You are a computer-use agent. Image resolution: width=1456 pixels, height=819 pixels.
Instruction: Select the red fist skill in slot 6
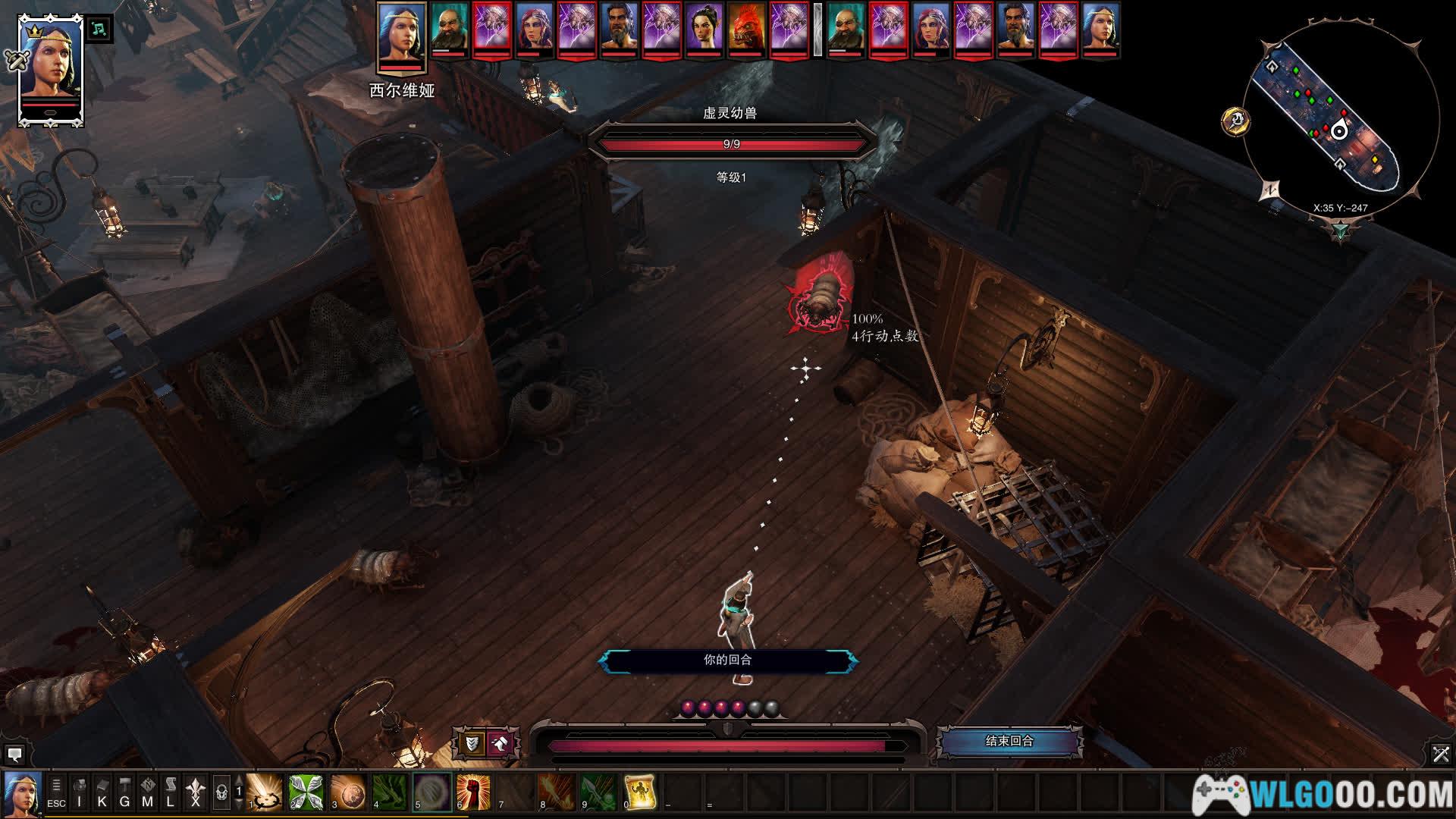(473, 792)
